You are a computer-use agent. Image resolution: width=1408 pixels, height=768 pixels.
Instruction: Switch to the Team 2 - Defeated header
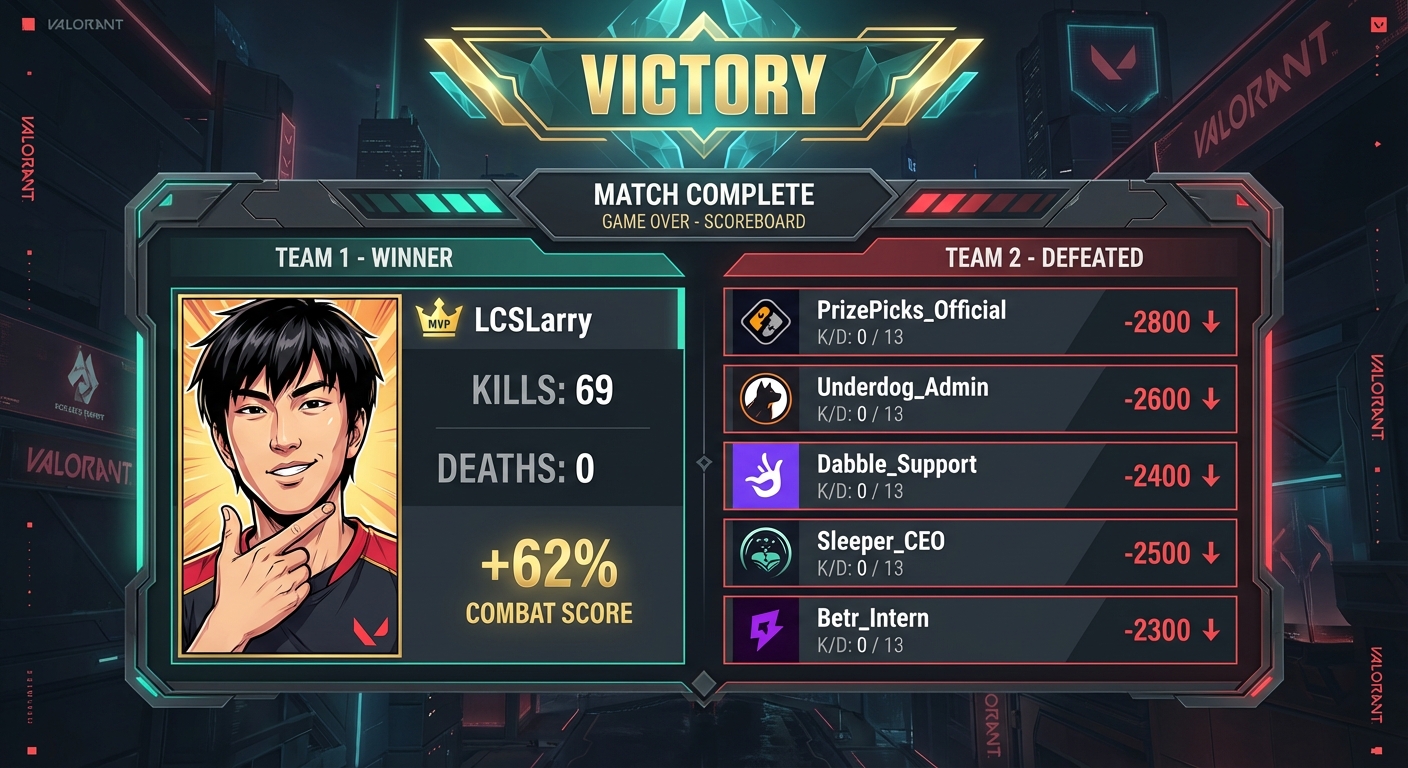point(1044,258)
